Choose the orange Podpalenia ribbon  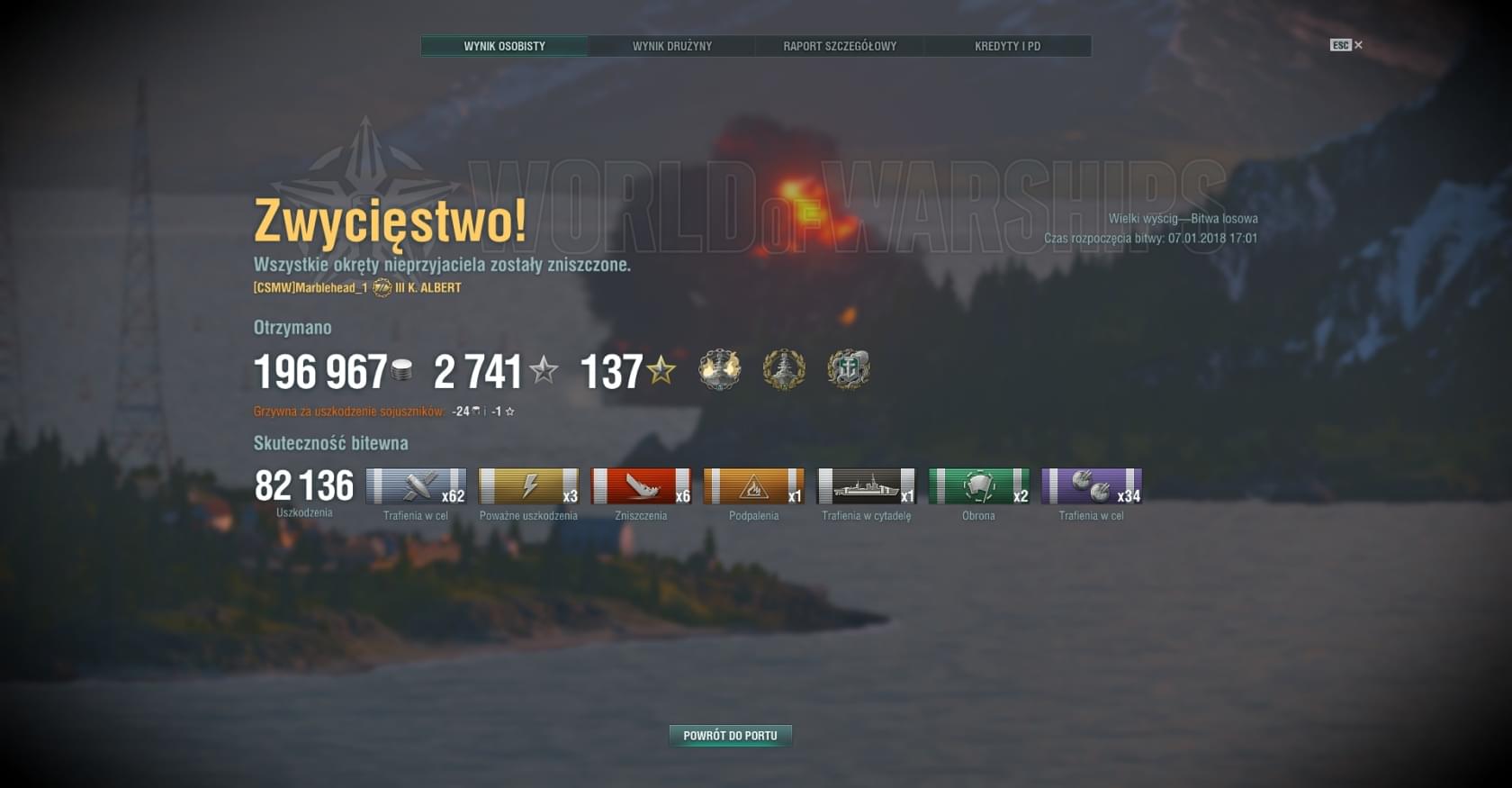point(753,486)
